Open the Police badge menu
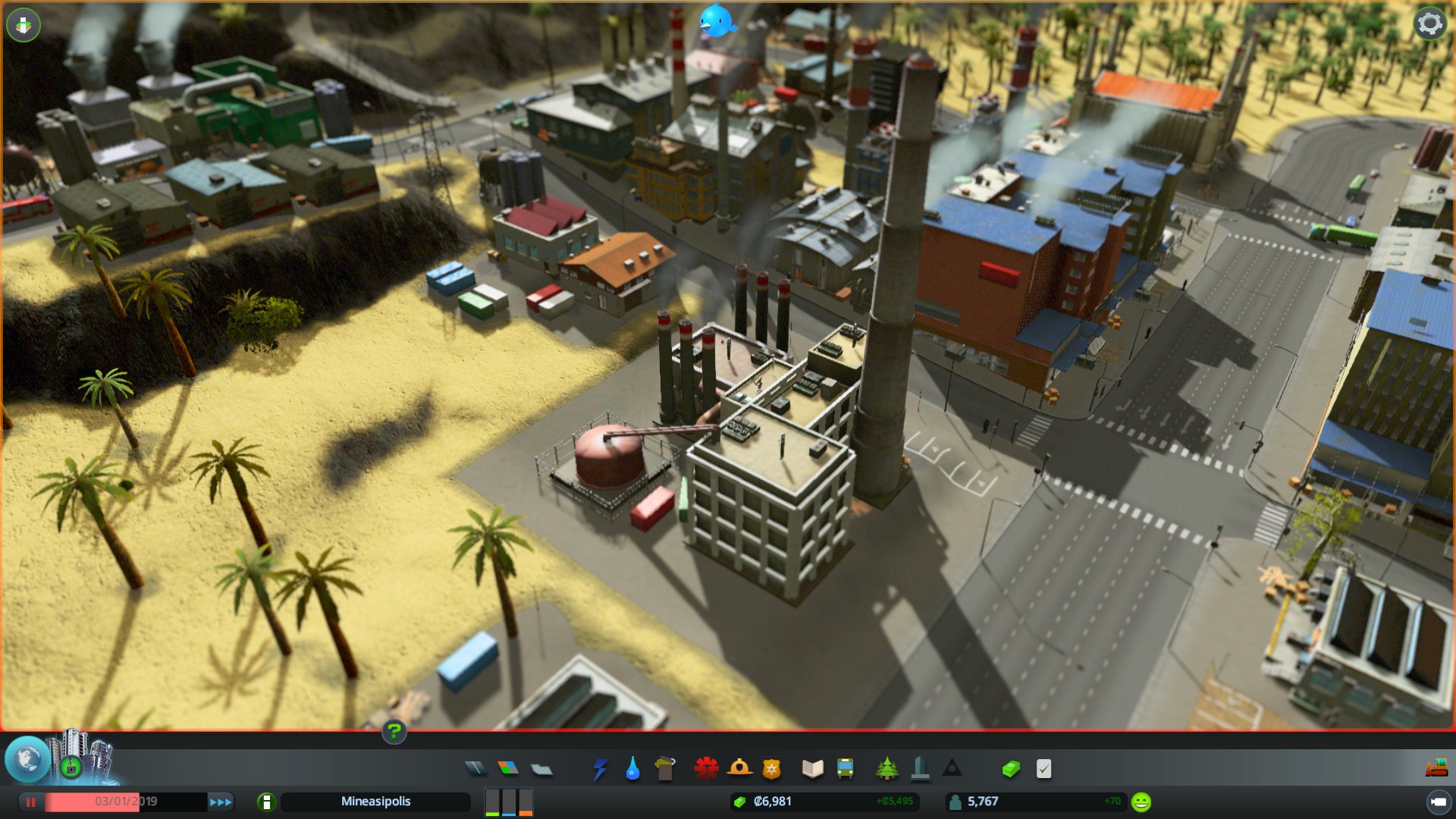The width and height of the screenshot is (1456, 819). click(771, 769)
